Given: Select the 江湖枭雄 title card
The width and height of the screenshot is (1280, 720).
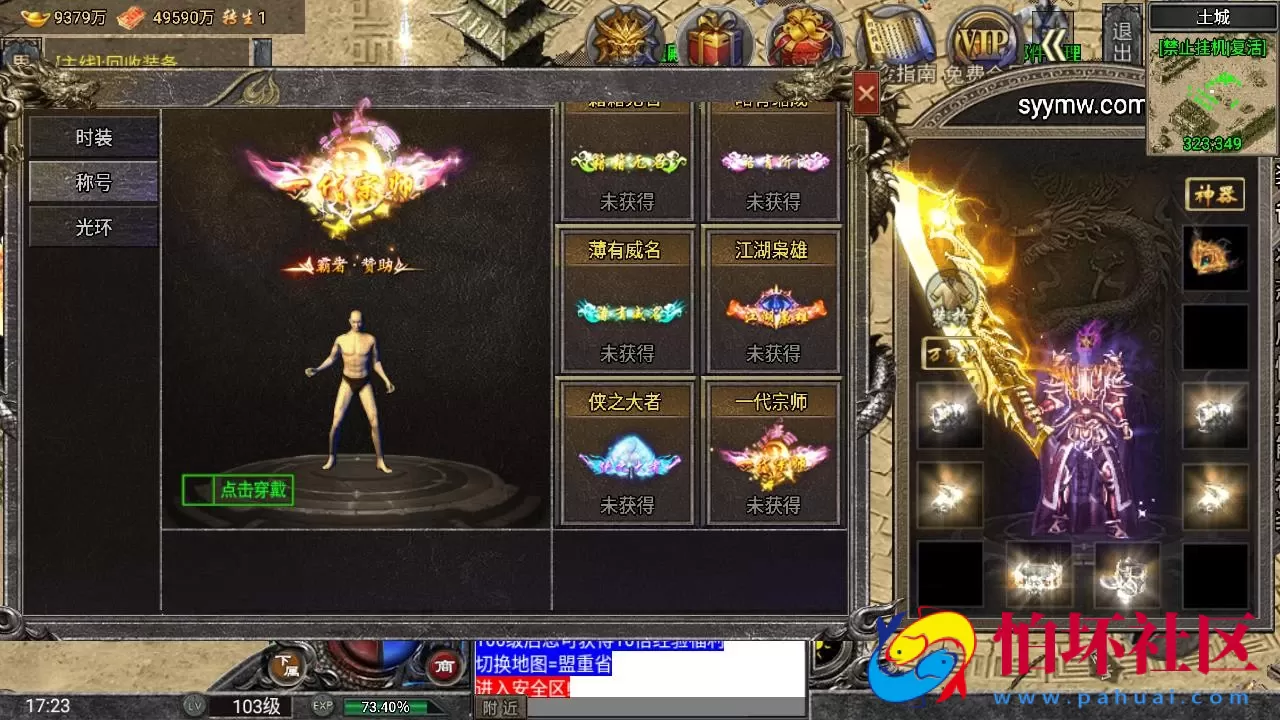Looking at the screenshot, I should pyautogui.click(x=771, y=300).
